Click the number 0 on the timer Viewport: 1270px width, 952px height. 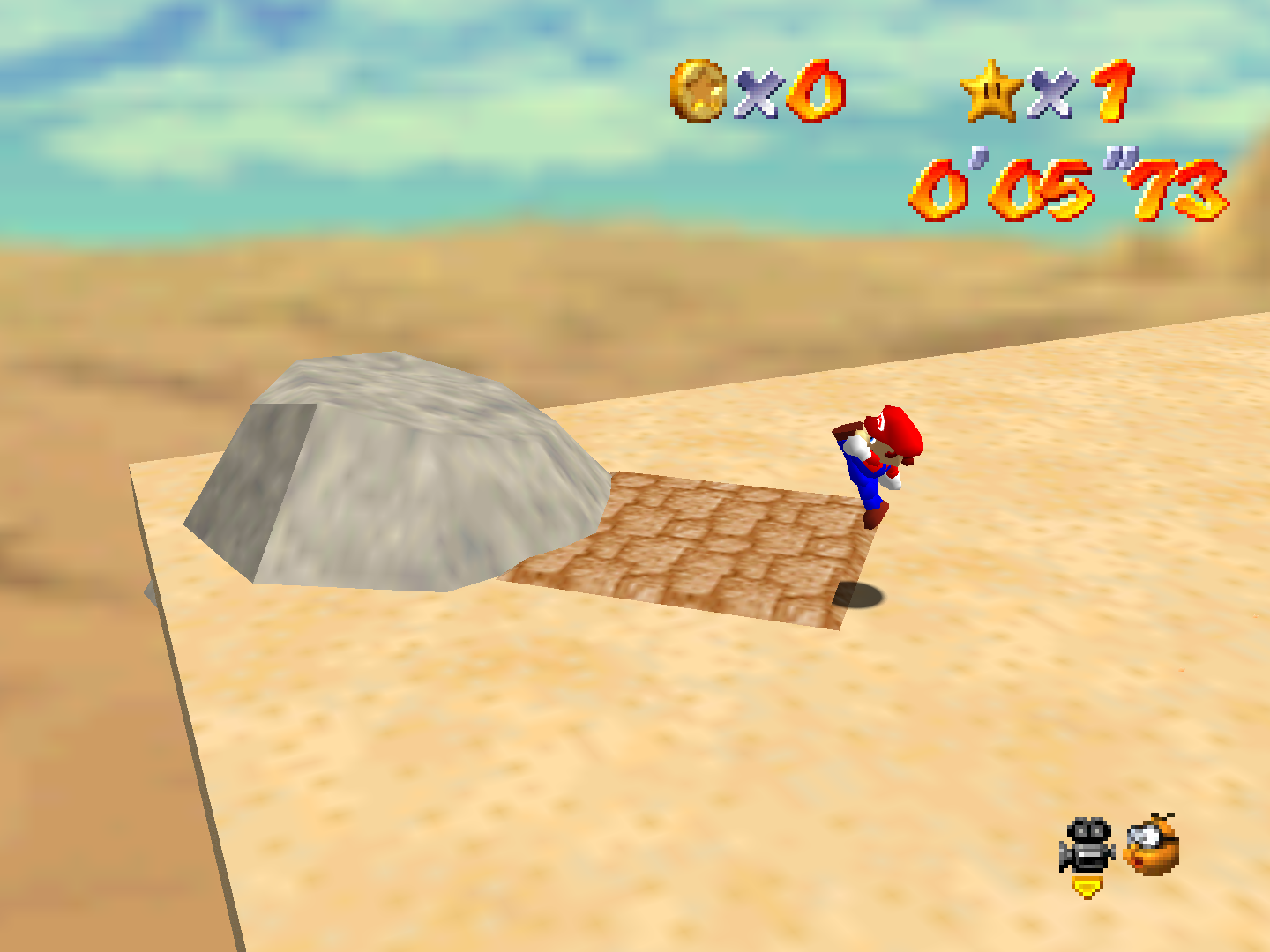coord(939,185)
